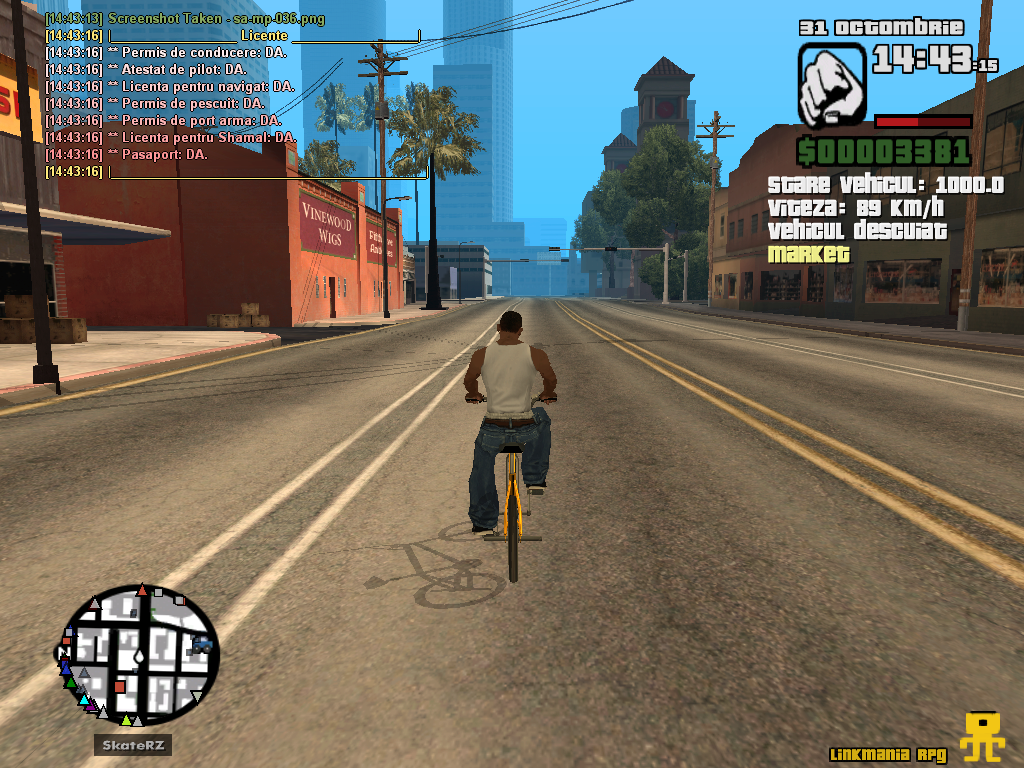Click the lime green triangle blip
The height and width of the screenshot is (768, 1024).
126,719
